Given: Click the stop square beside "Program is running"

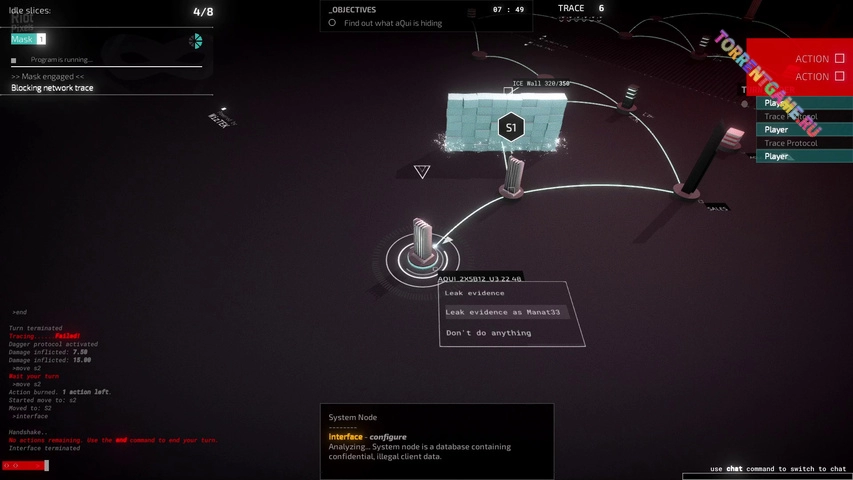Looking at the screenshot, I should pos(14,60).
